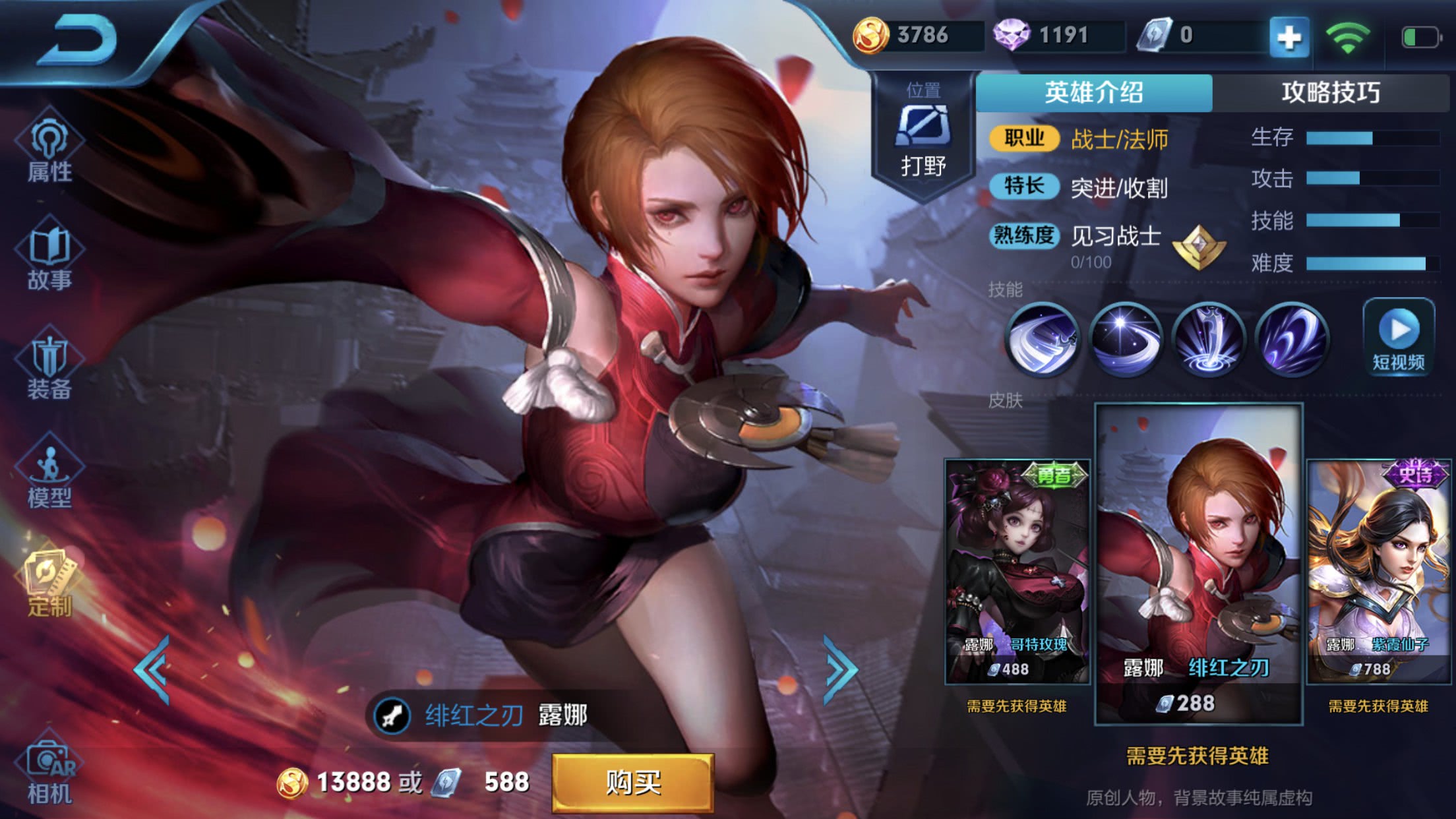Show the previous hero with left arrow
The image size is (1456, 819).
pyautogui.click(x=153, y=669)
